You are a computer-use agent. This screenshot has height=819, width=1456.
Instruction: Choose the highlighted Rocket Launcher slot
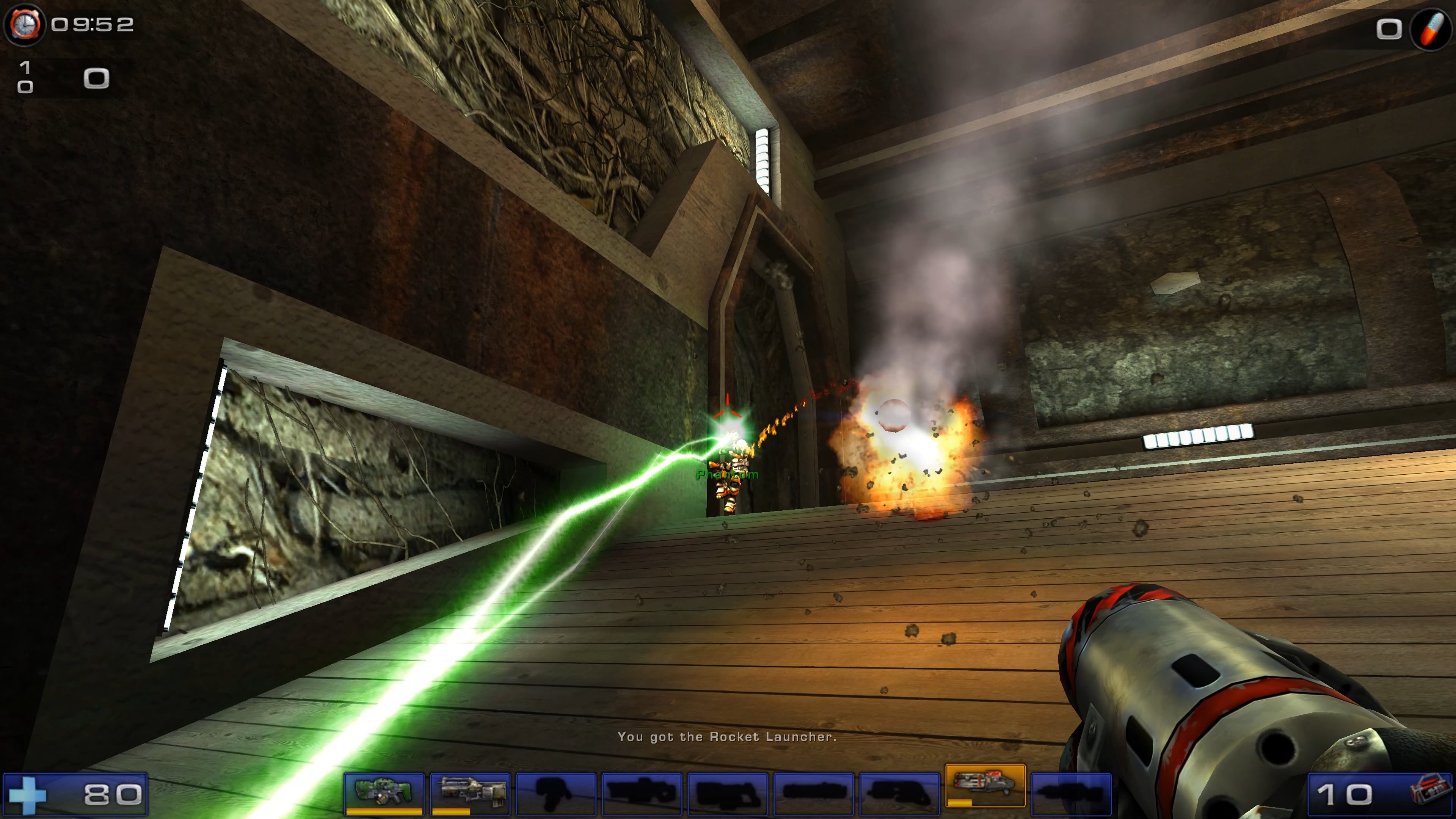coord(985,785)
